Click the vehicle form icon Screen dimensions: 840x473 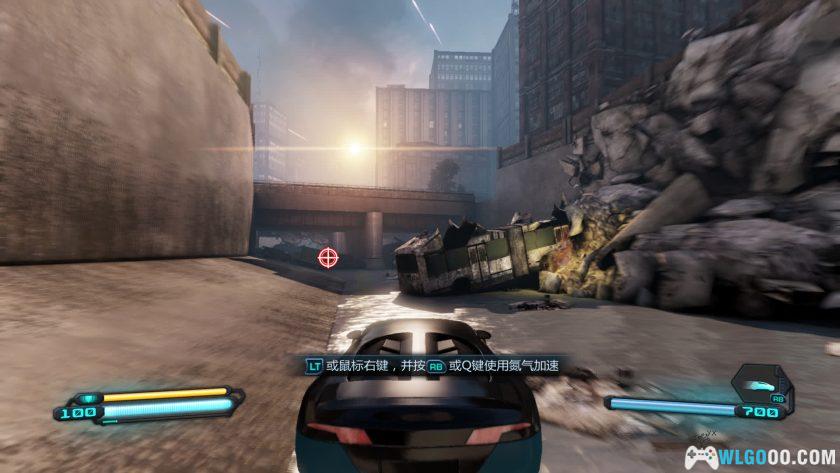click(x=763, y=385)
